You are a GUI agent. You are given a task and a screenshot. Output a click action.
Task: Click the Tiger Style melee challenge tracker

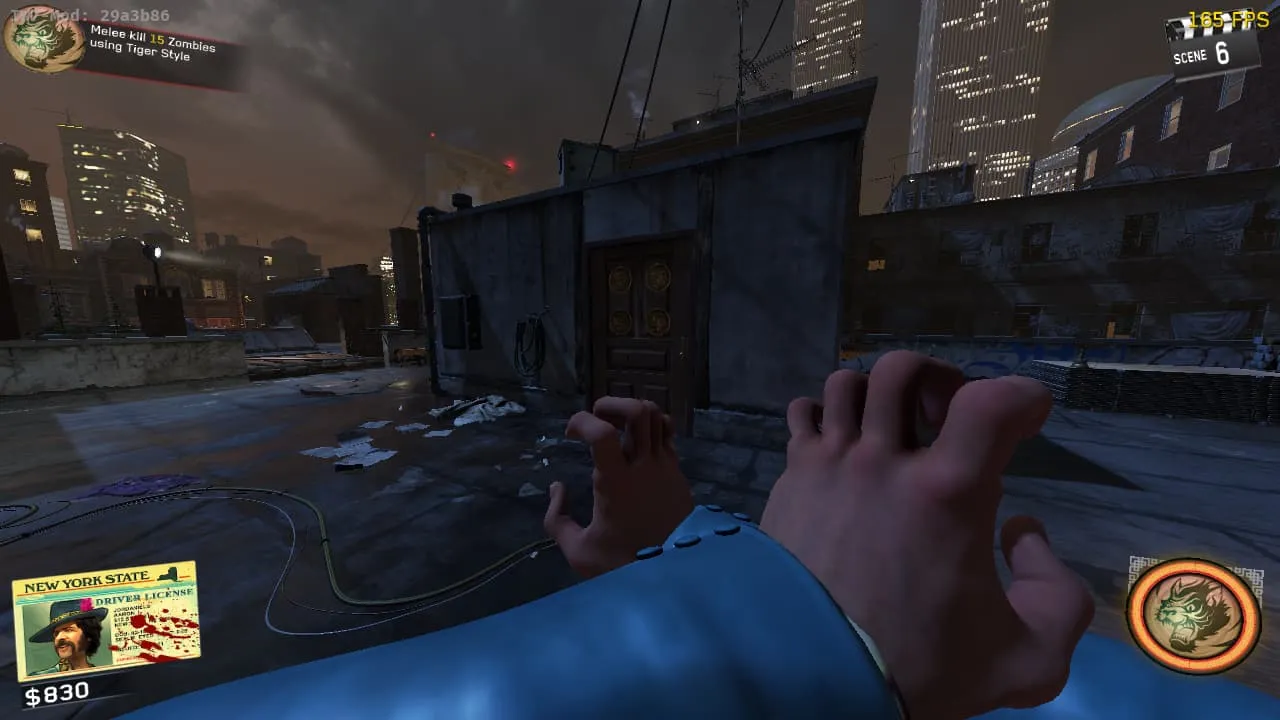tap(150, 44)
